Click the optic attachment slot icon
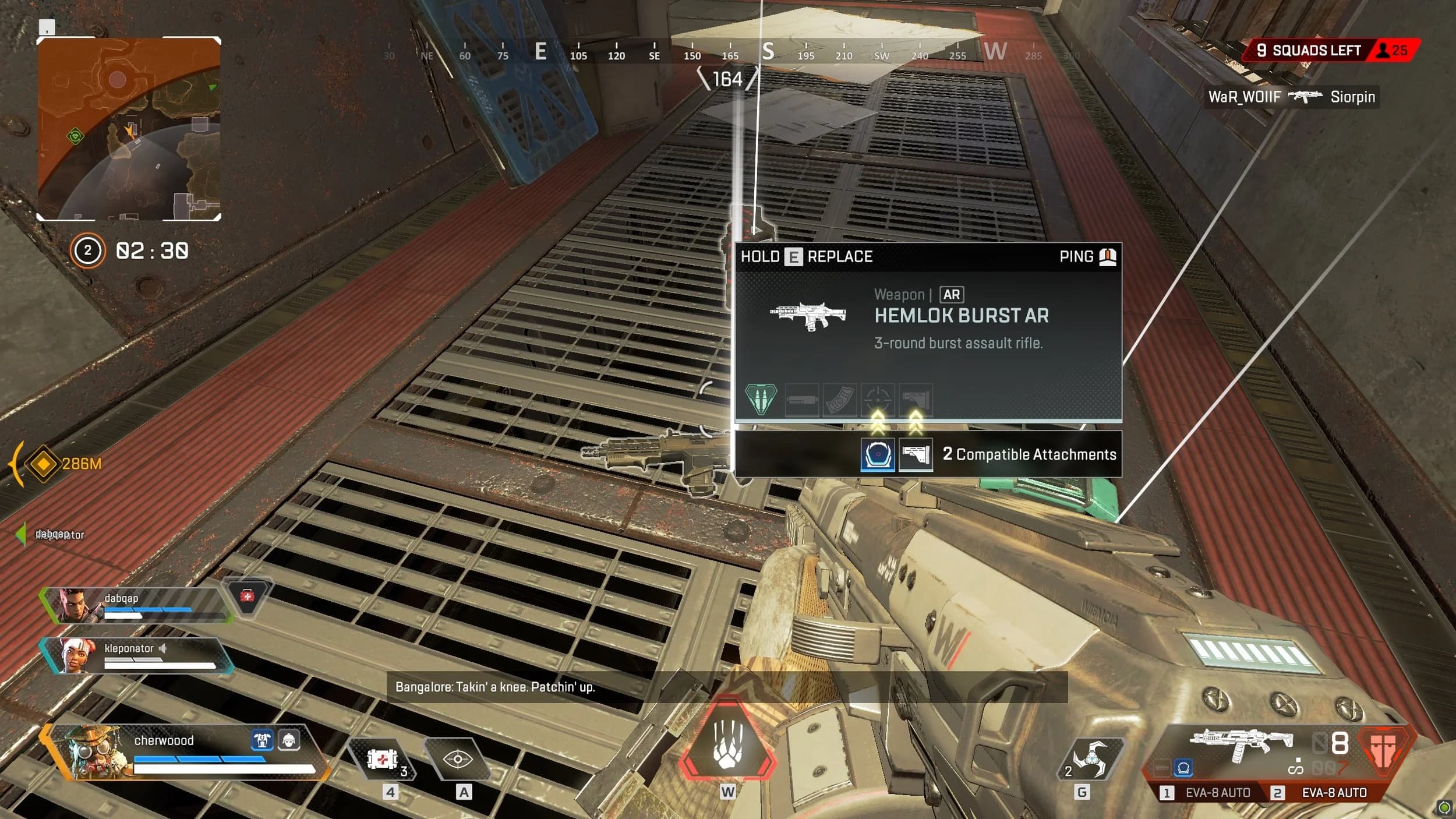Viewport: 1456px width, 819px height. pyautogui.click(x=878, y=398)
